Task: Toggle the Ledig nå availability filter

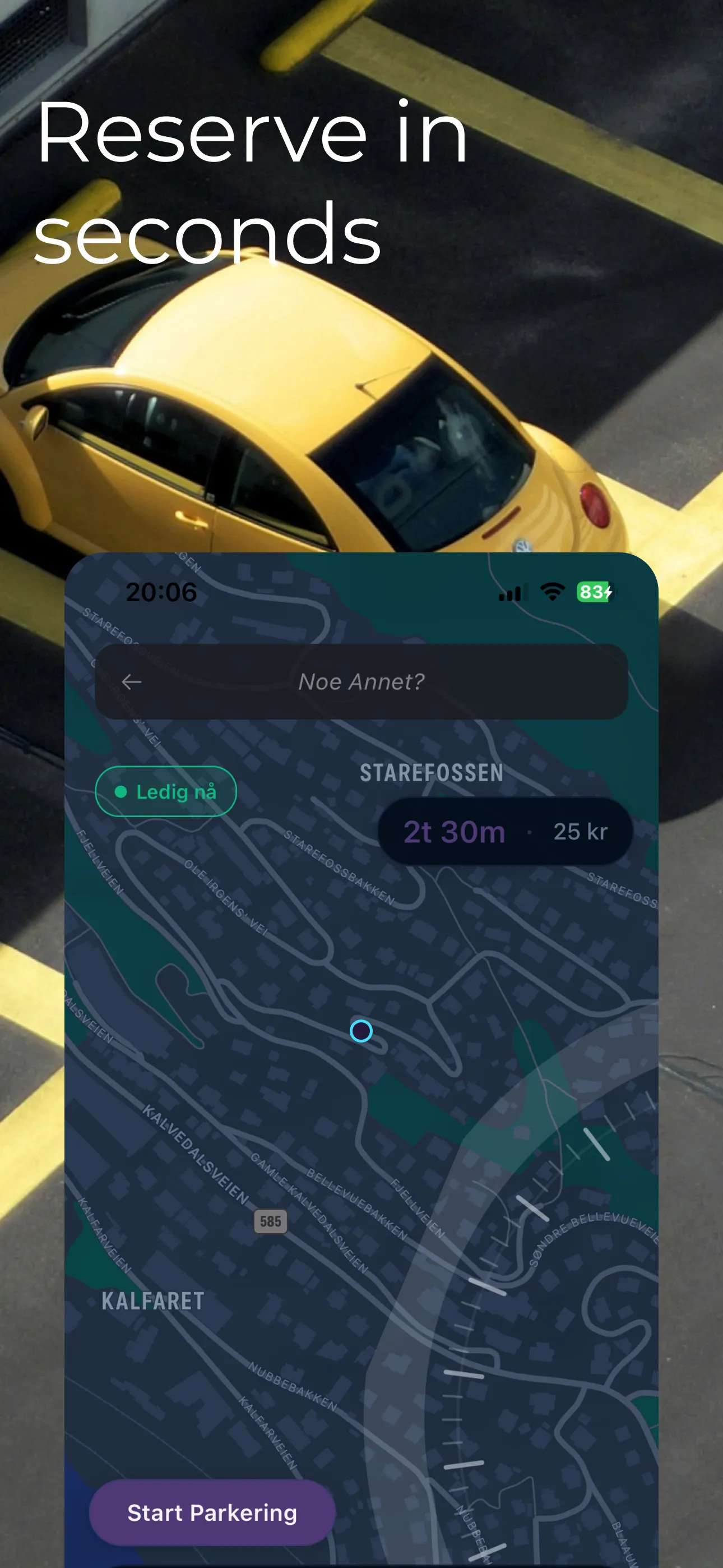Action: 165,791
